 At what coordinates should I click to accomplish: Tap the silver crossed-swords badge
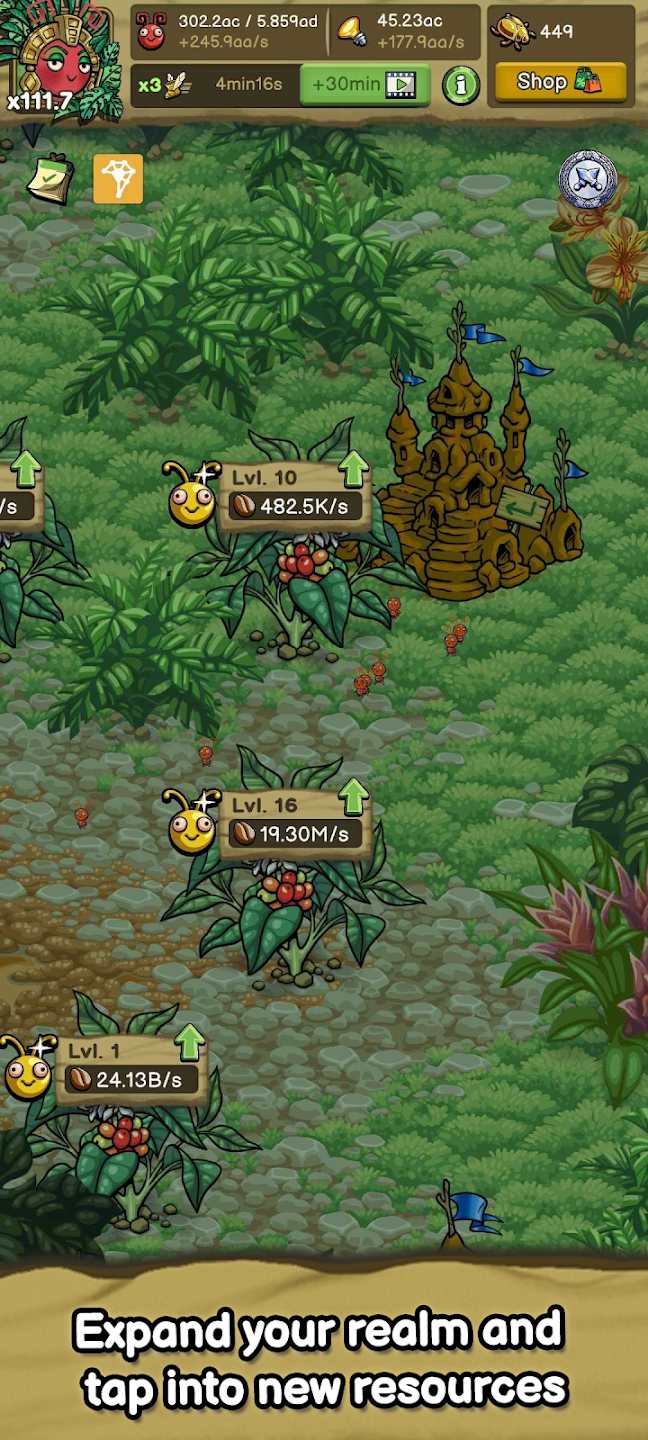(x=586, y=180)
